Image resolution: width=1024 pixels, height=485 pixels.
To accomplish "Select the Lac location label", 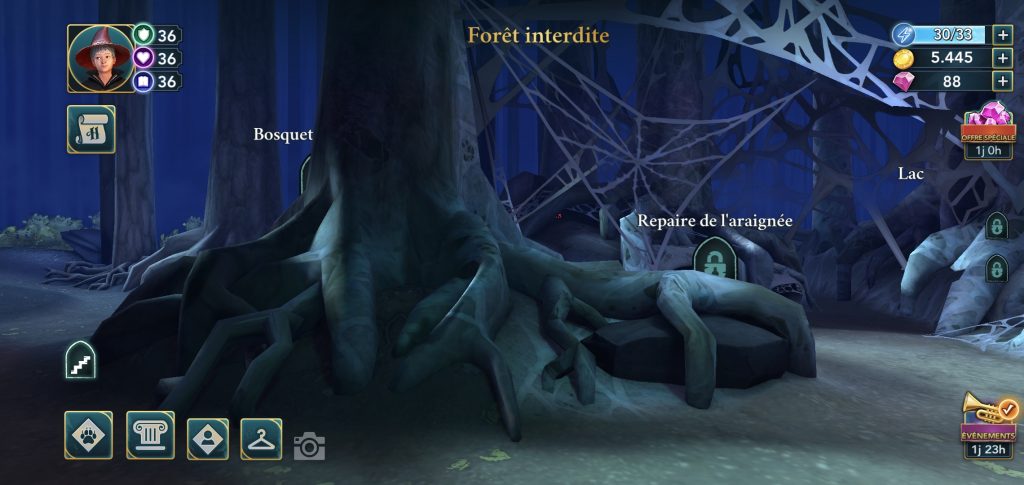I will (x=910, y=174).
